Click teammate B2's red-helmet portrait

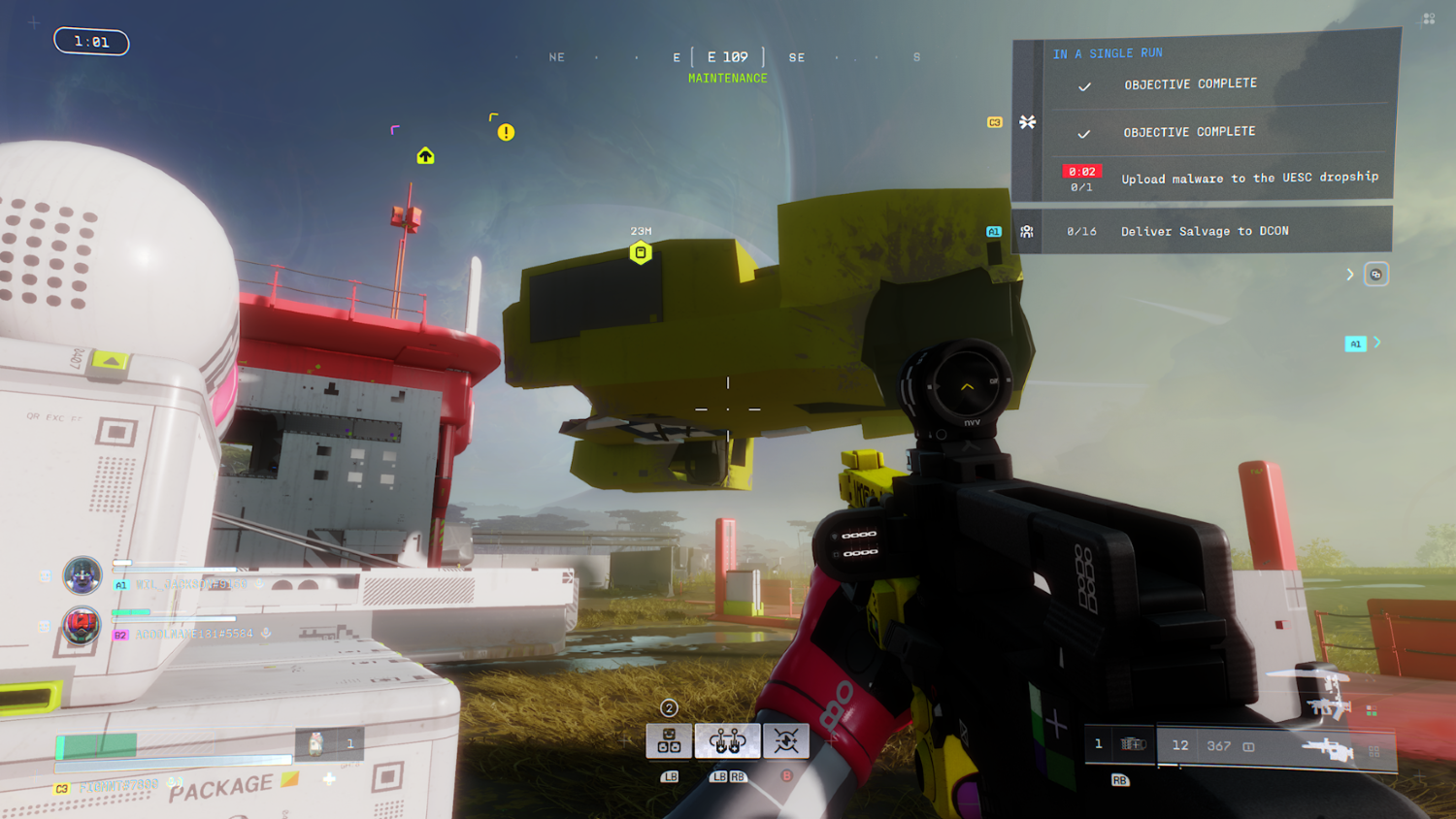82,625
